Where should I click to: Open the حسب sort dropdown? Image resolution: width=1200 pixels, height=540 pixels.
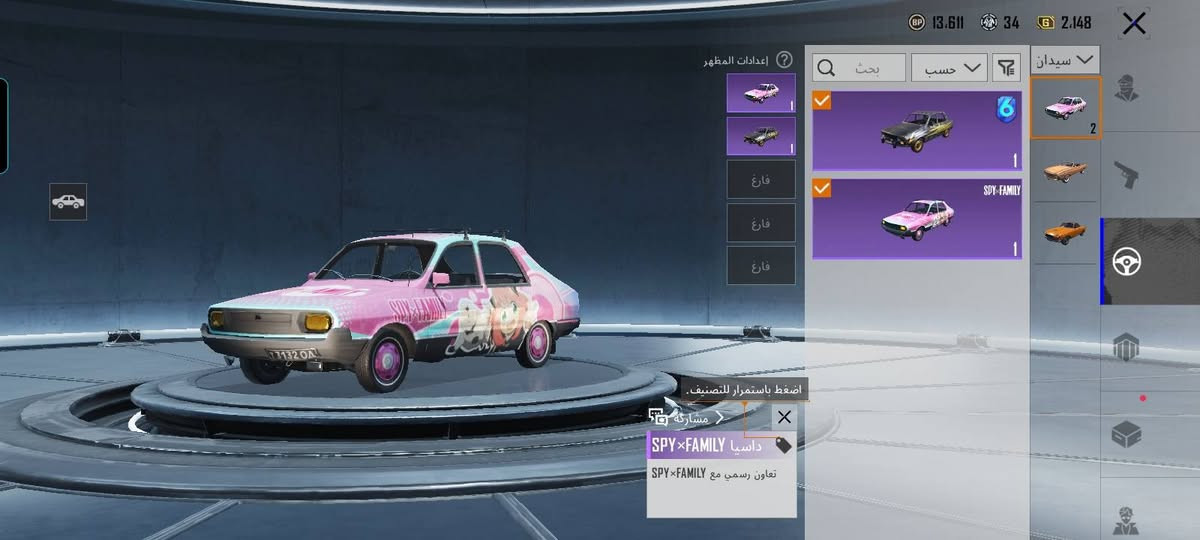pos(948,68)
